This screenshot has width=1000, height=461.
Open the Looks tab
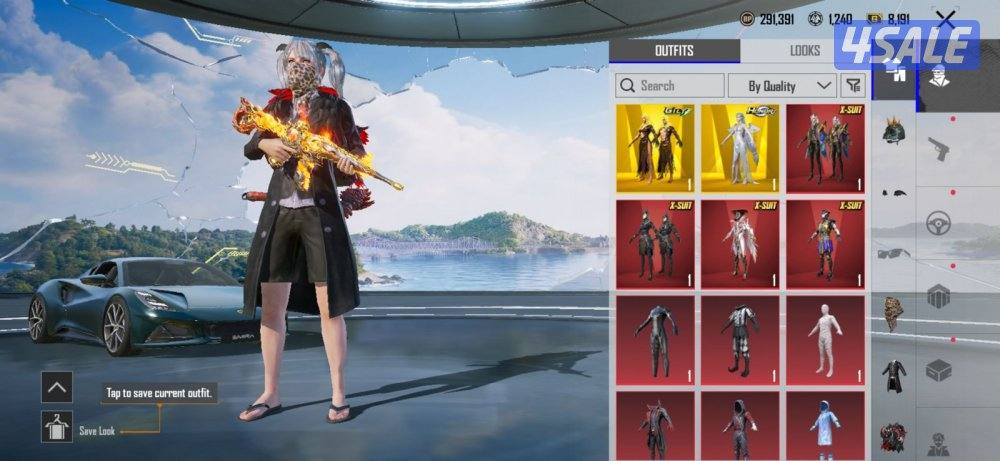[x=803, y=51]
